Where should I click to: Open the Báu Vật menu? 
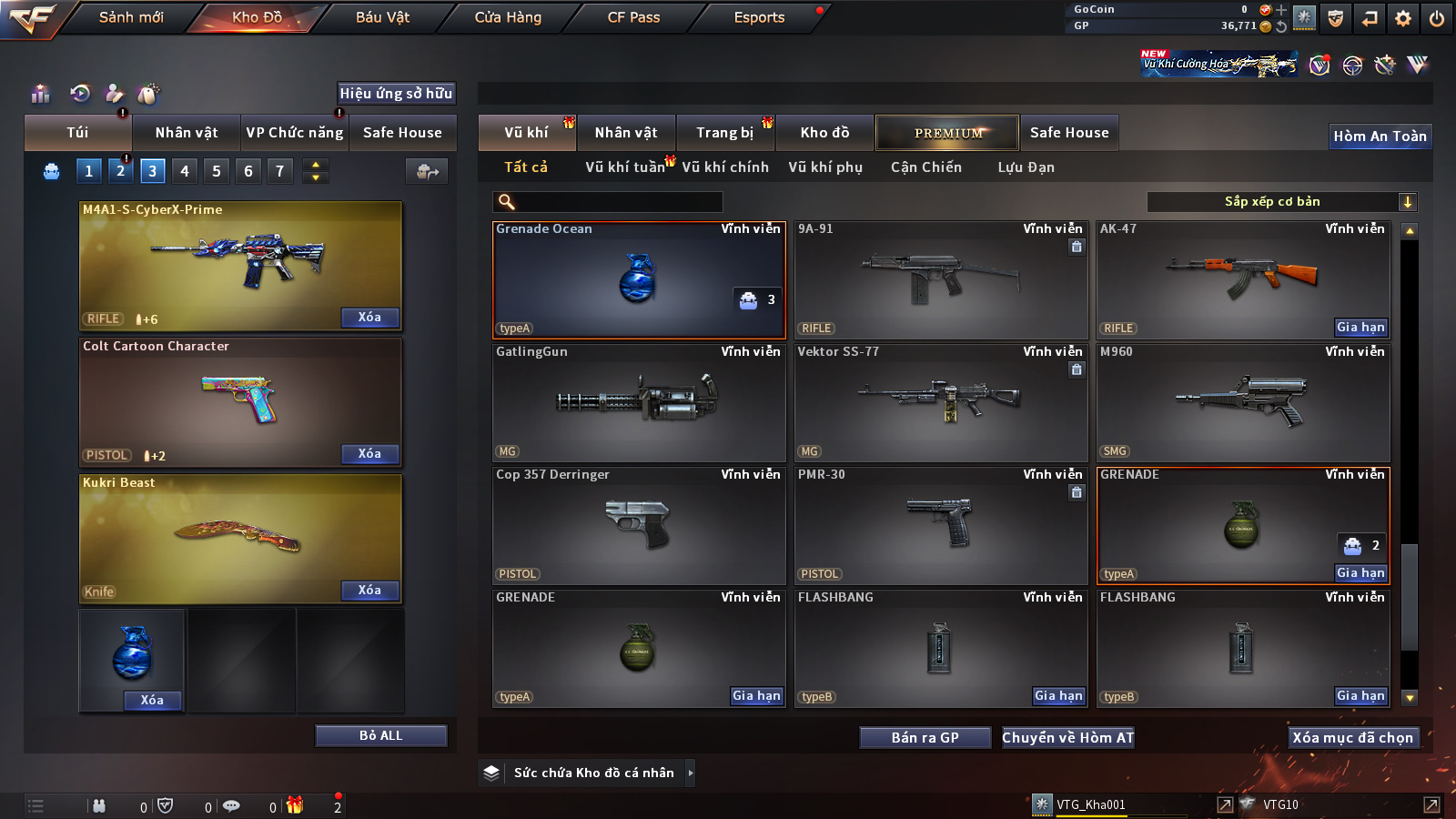tap(382, 17)
